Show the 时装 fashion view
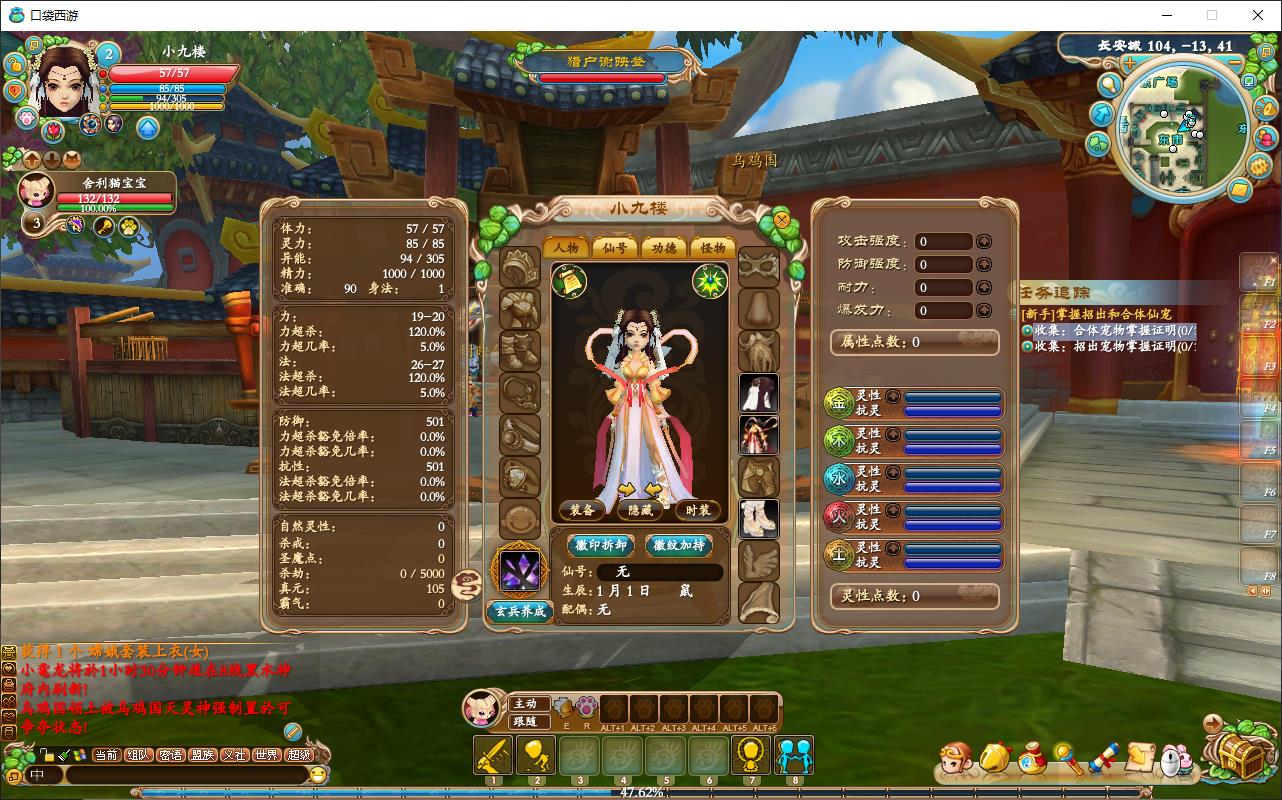The image size is (1282, 800). pos(697,510)
